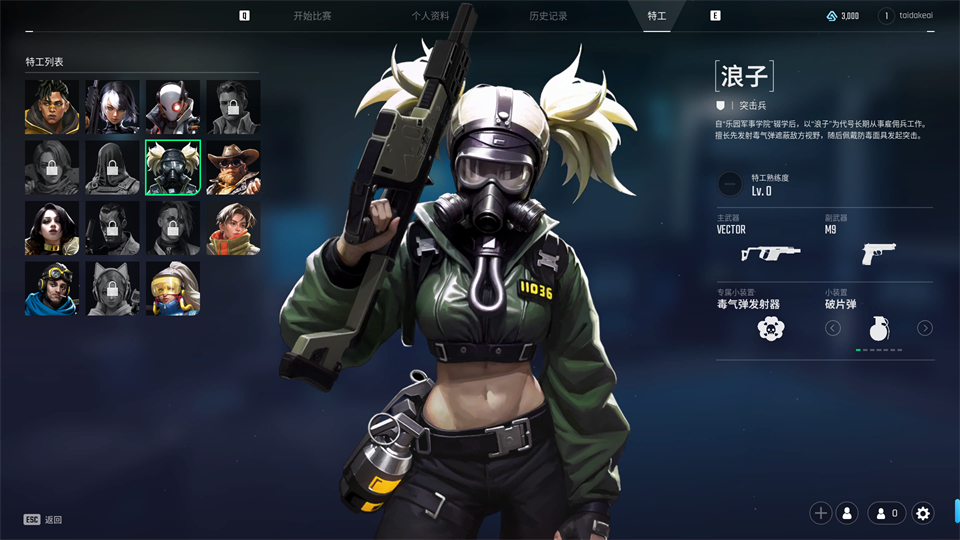Select the dark-haired woman with gold choker
Viewport: 960px width, 540px height.
tap(52, 228)
